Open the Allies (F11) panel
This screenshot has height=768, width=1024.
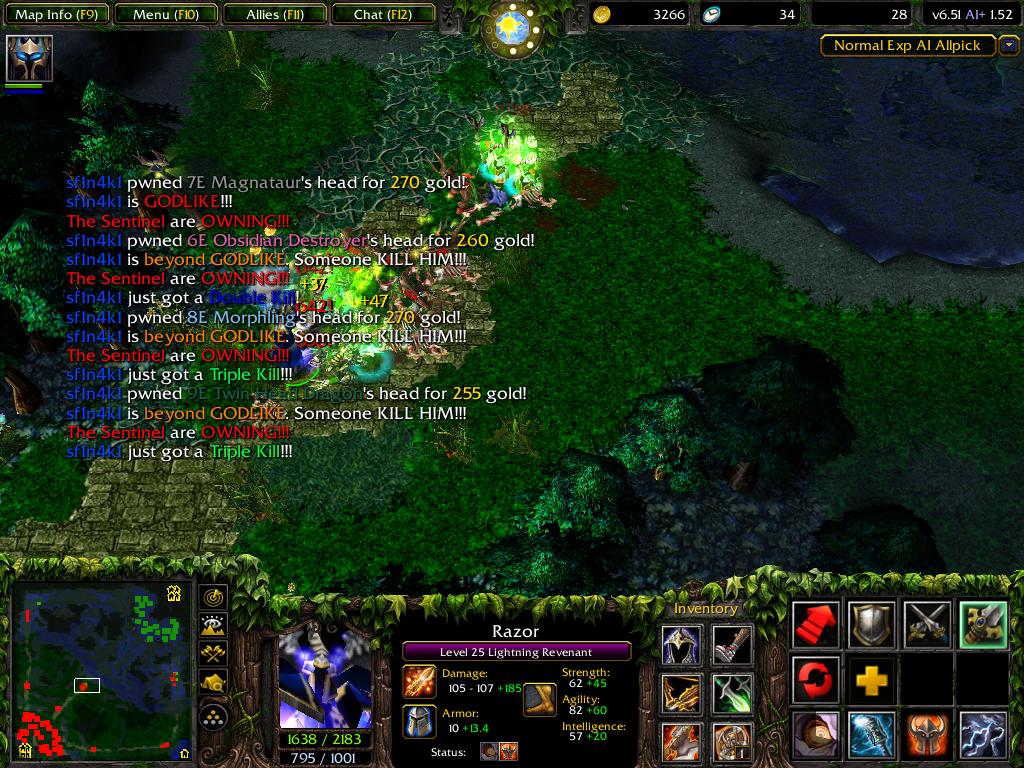pyautogui.click(x=274, y=15)
